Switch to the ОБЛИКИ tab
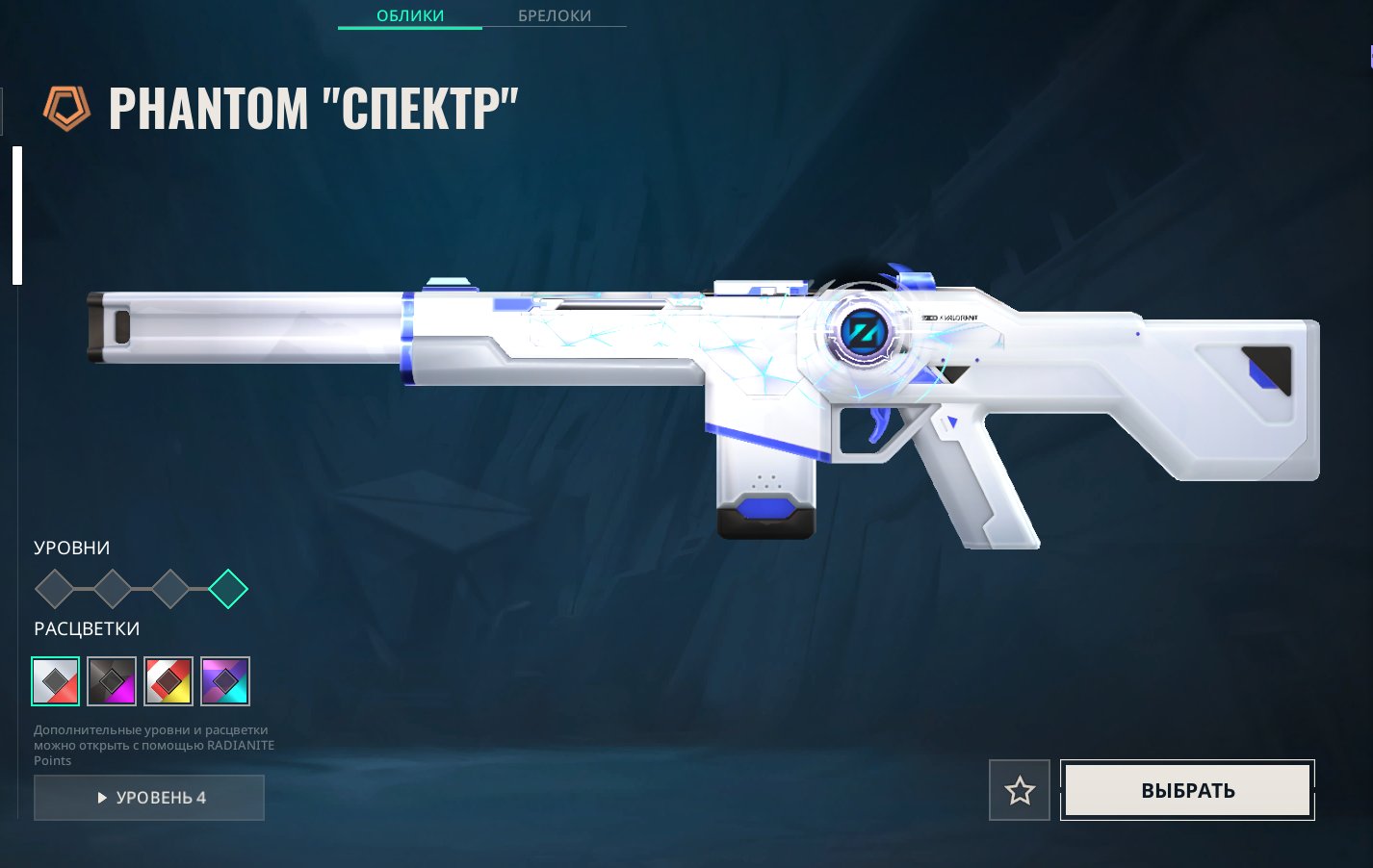Viewport: 1373px width, 868px height. pos(410,16)
